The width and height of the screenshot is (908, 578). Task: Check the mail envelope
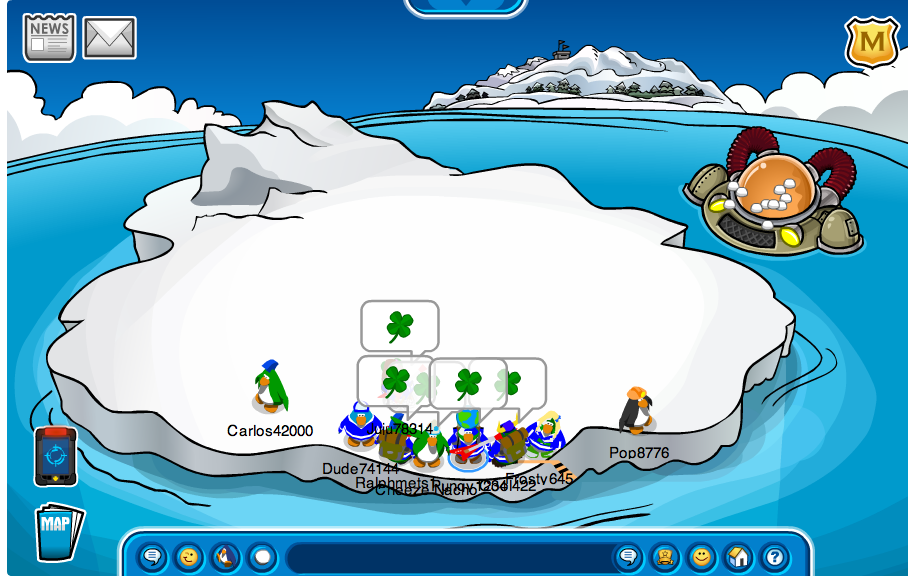pos(109,38)
